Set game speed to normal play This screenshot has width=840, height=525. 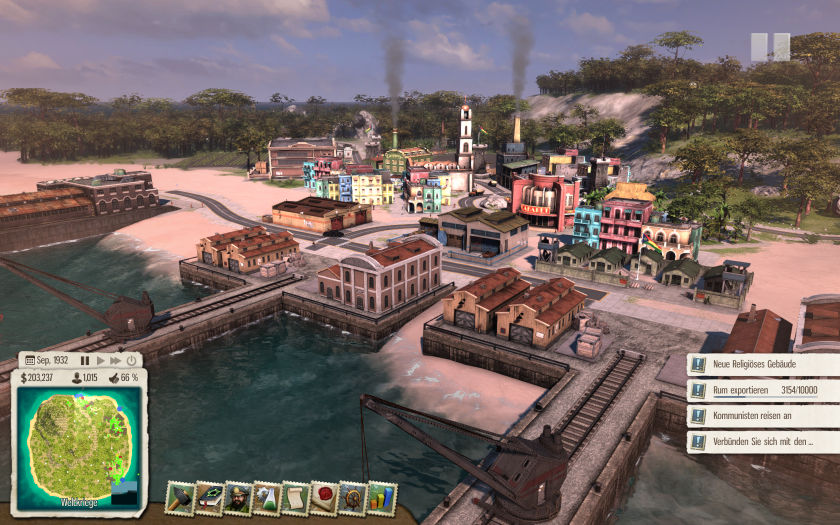click(100, 360)
